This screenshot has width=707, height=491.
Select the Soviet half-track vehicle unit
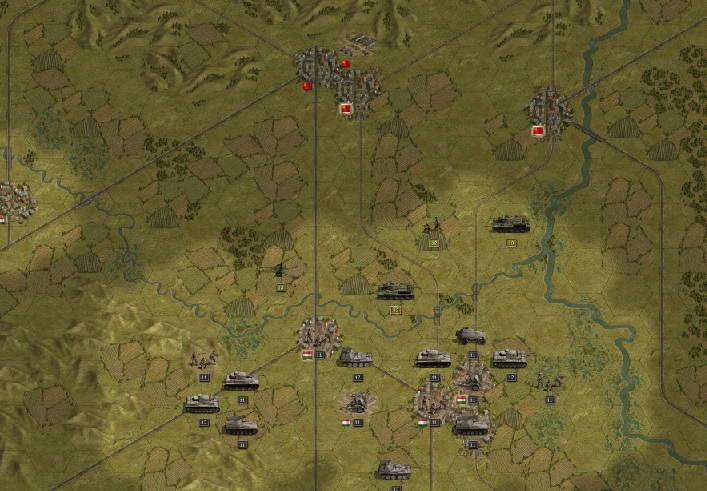510,223
